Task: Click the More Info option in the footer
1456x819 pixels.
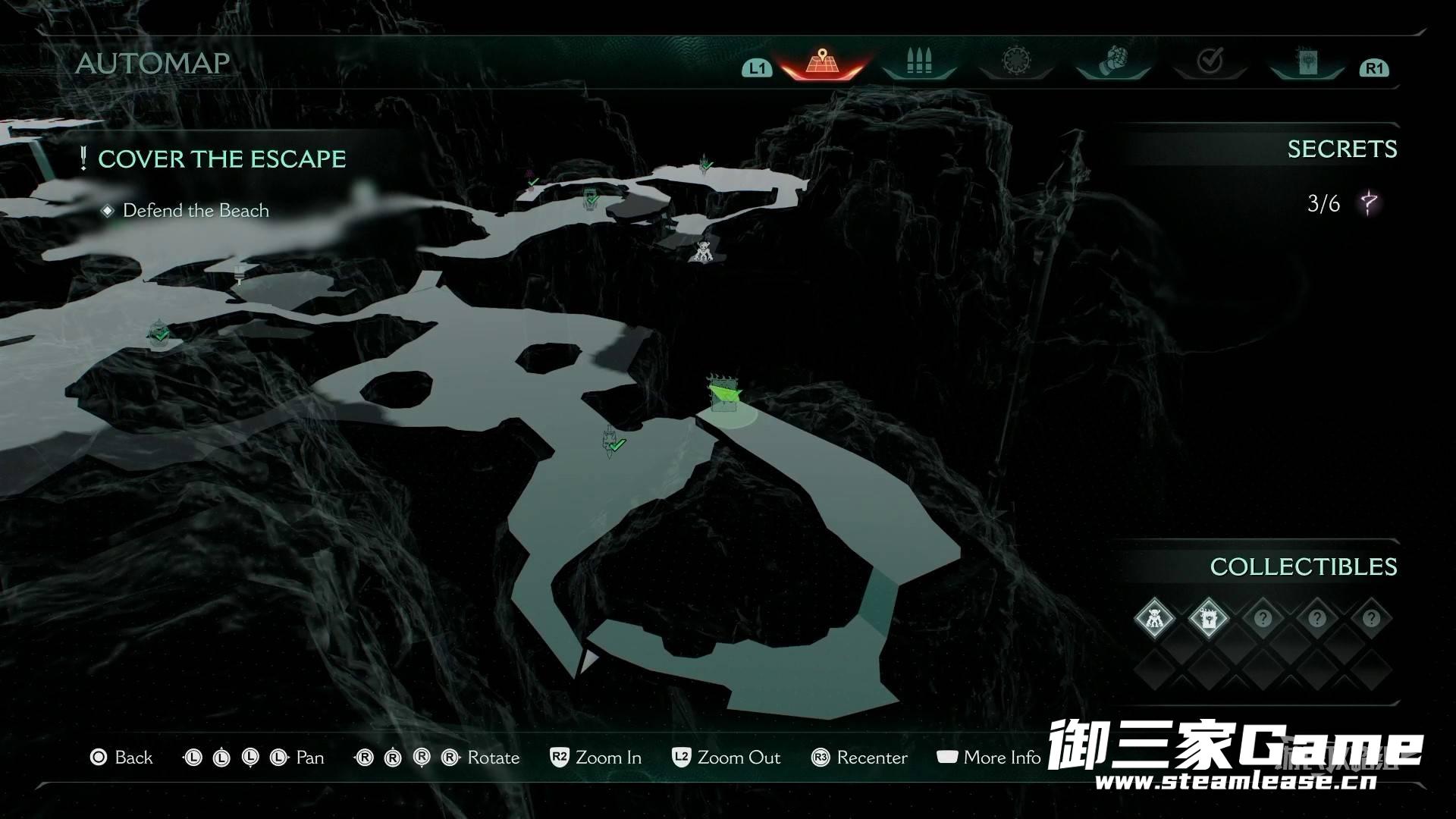Action: pyautogui.click(x=989, y=758)
